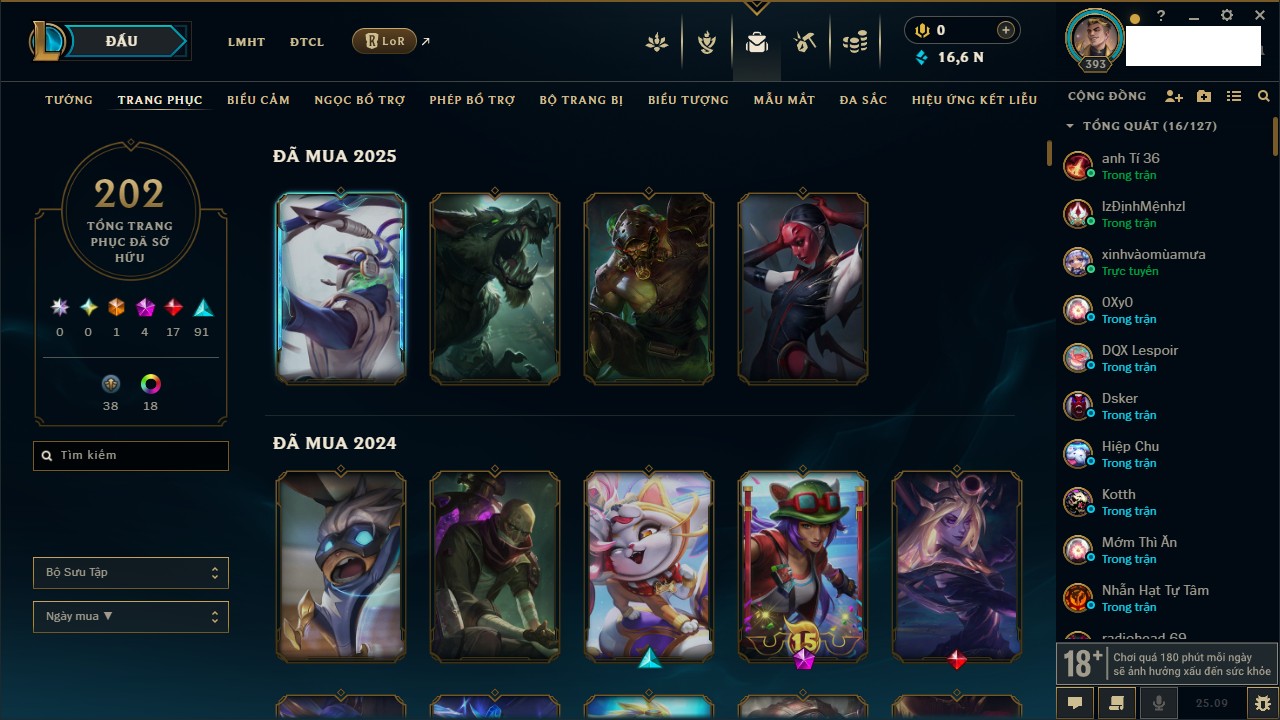Screen dimensions: 1280x720
Task: Click the add currency plus button
Action: [1006, 31]
